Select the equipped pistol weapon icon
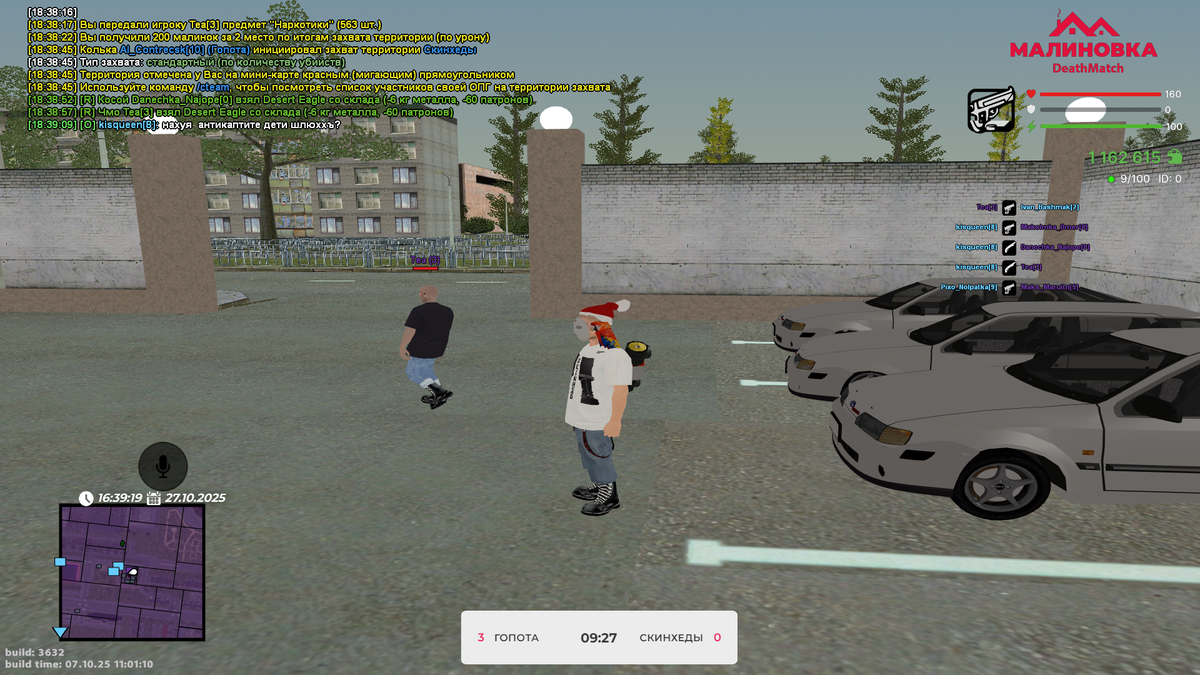Screen dimensions: 1200x675 click(x=991, y=111)
